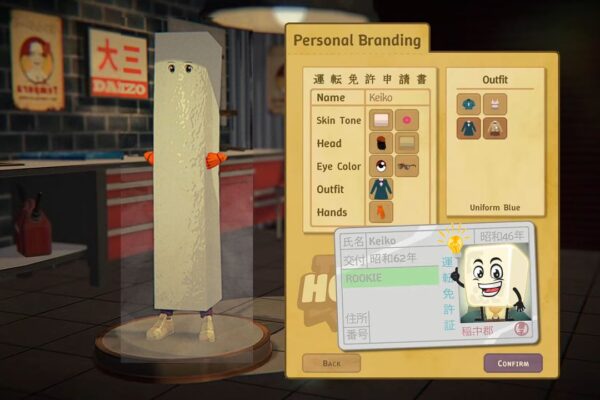Choose the hair style icon in Head row
Screen dimensions: 600x400
tap(381, 144)
